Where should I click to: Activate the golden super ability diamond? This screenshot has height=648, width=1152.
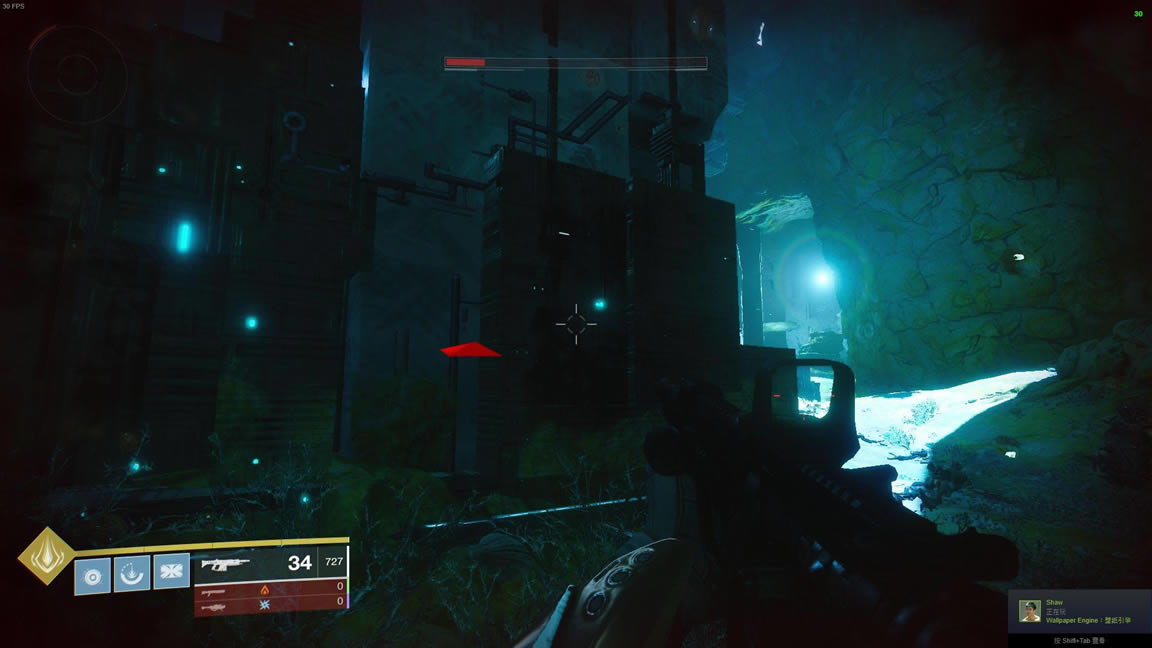coord(46,556)
